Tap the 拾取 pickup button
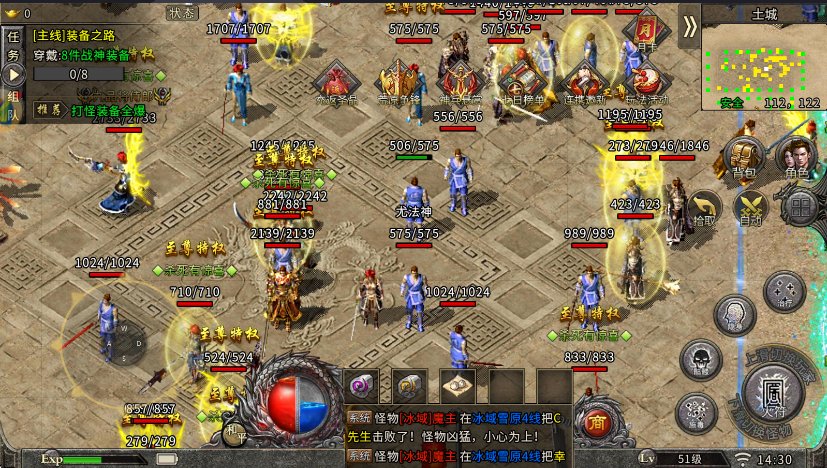 (x=704, y=208)
